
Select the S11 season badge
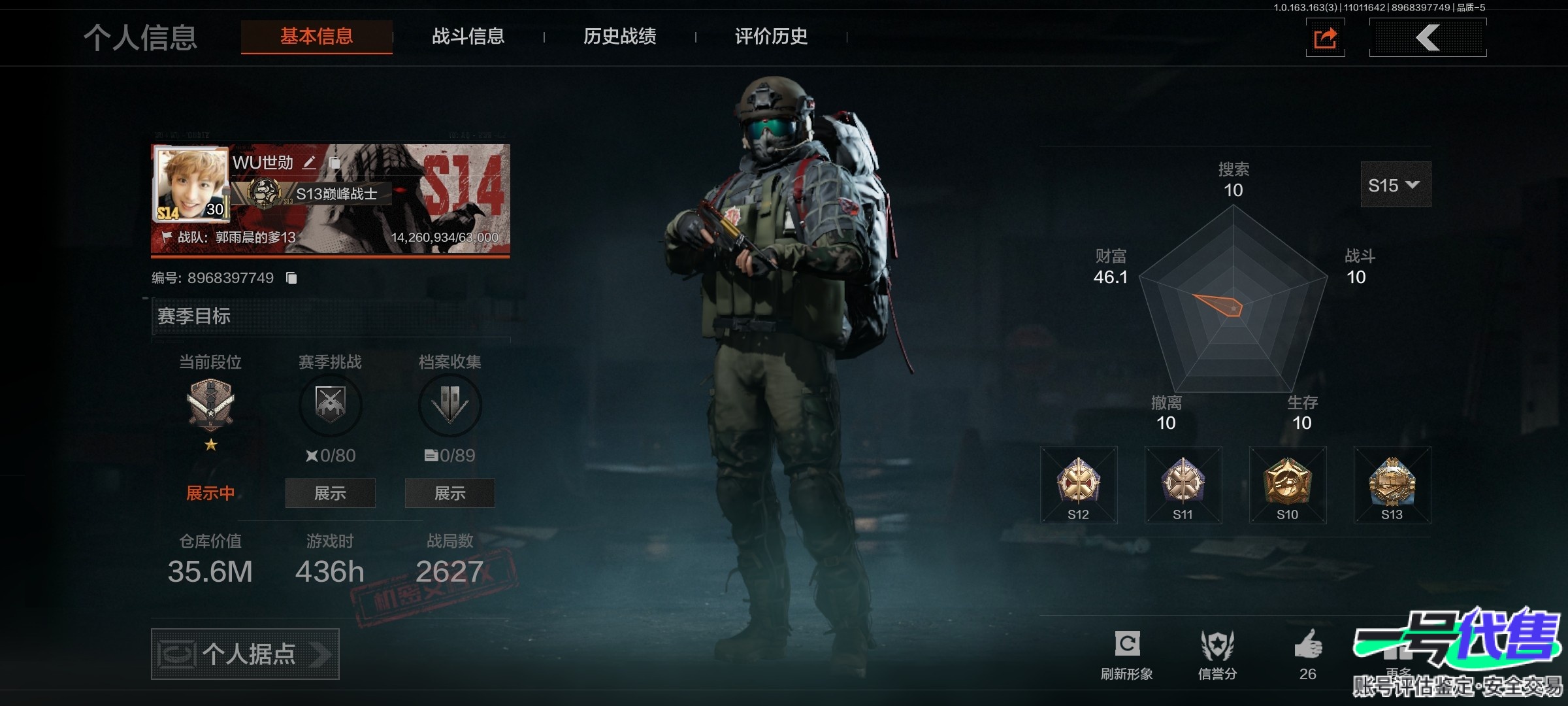[x=1183, y=485]
